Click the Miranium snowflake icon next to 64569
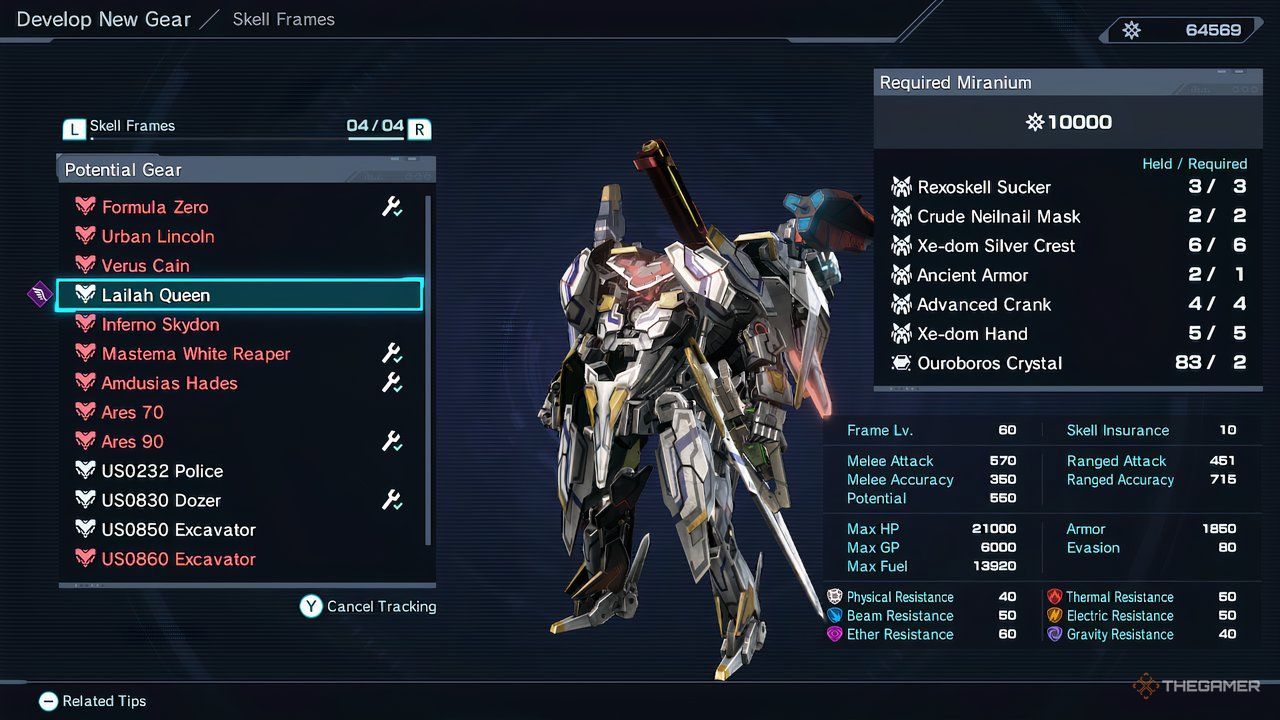The image size is (1280, 720). pos(1131,29)
